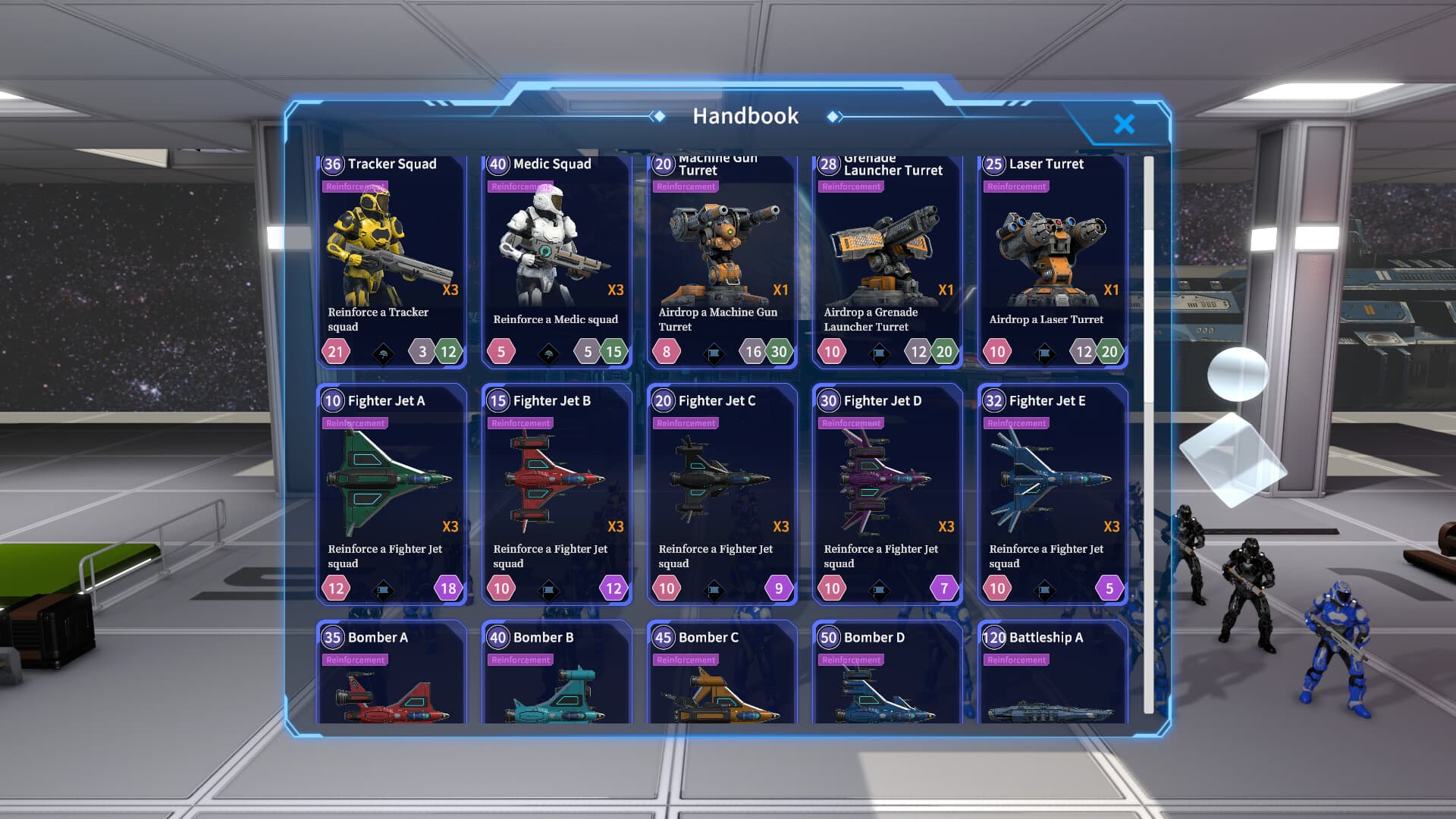Click the purple 18 hexagon on Fighter Jet A
The image size is (1456, 819).
tap(447, 588)
